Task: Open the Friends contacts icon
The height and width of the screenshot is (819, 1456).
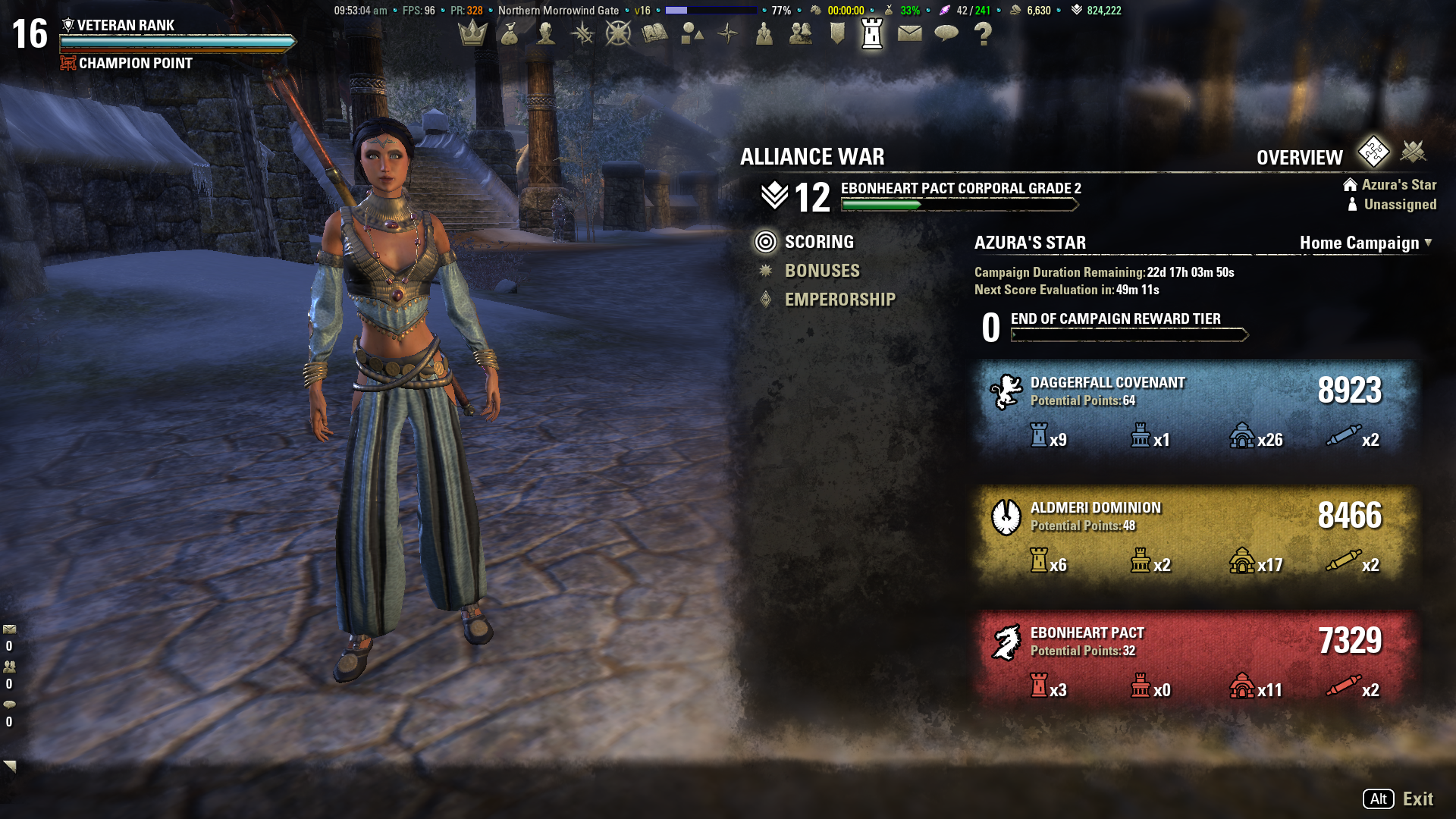Action: [x=800, y=33]
